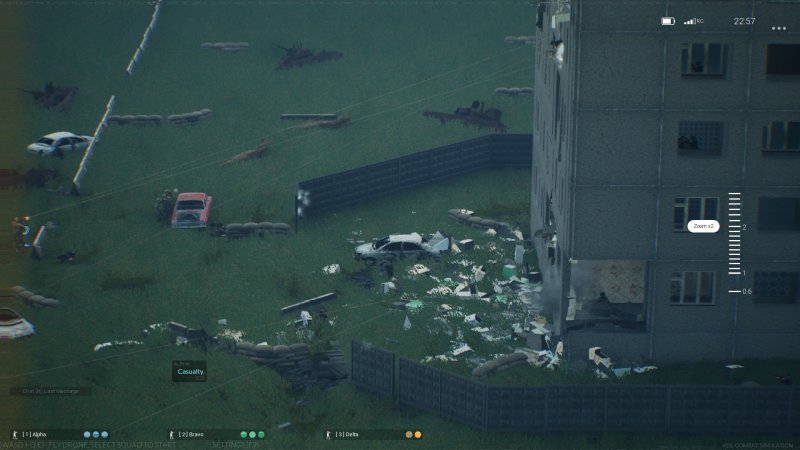Click the Zoom x2 indicator pill
The height and width of the screenshot is (450, 800).
click(703, 226)
